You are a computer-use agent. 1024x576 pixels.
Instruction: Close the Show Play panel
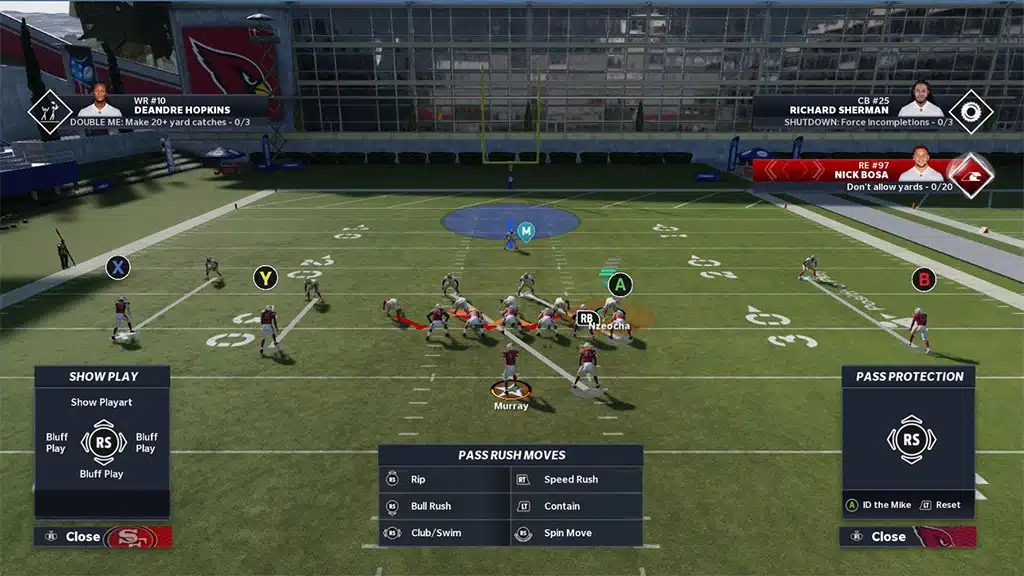(83, 537)
